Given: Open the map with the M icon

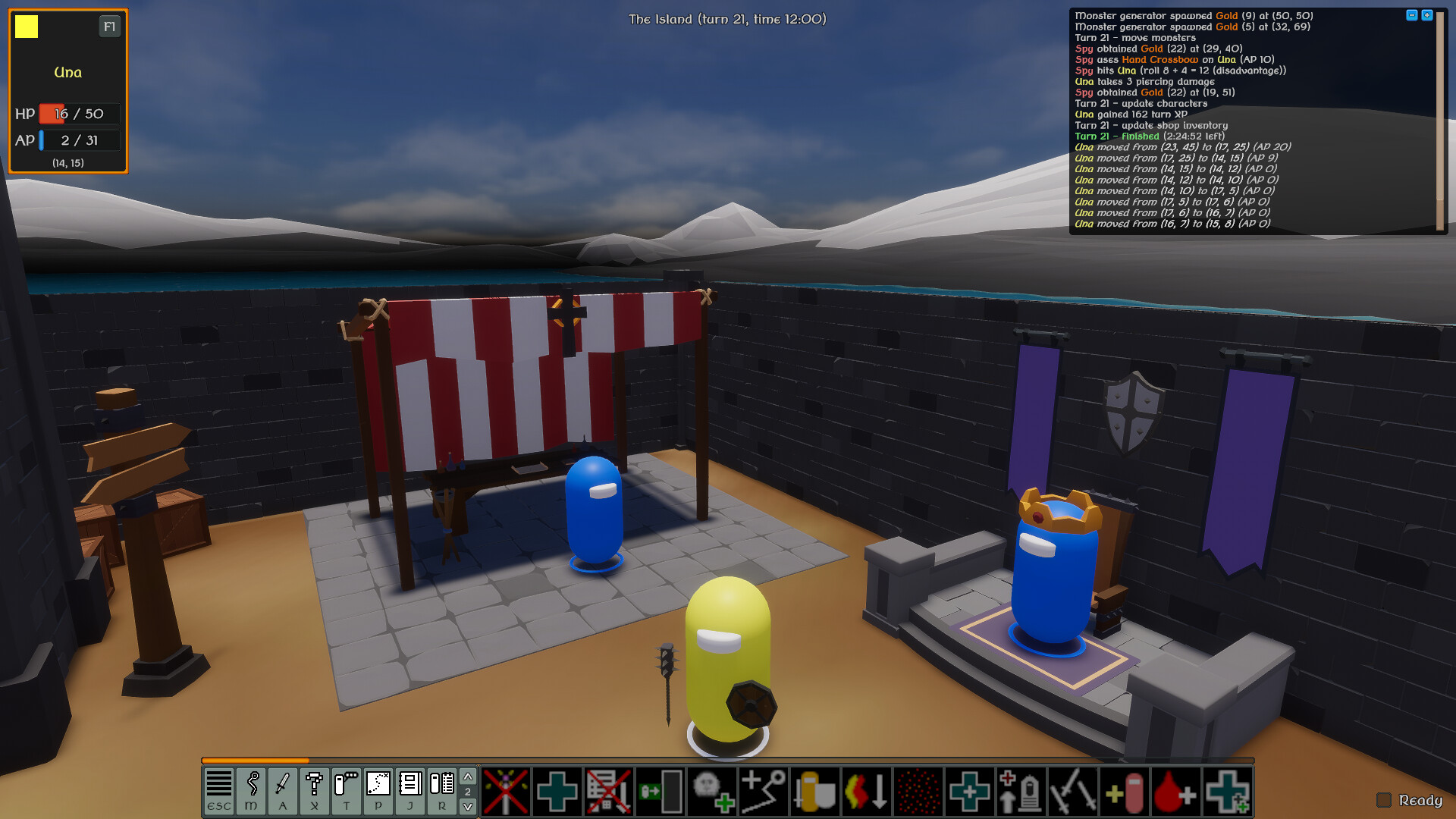Looking at the screenshot, I should tap(253, 792).
